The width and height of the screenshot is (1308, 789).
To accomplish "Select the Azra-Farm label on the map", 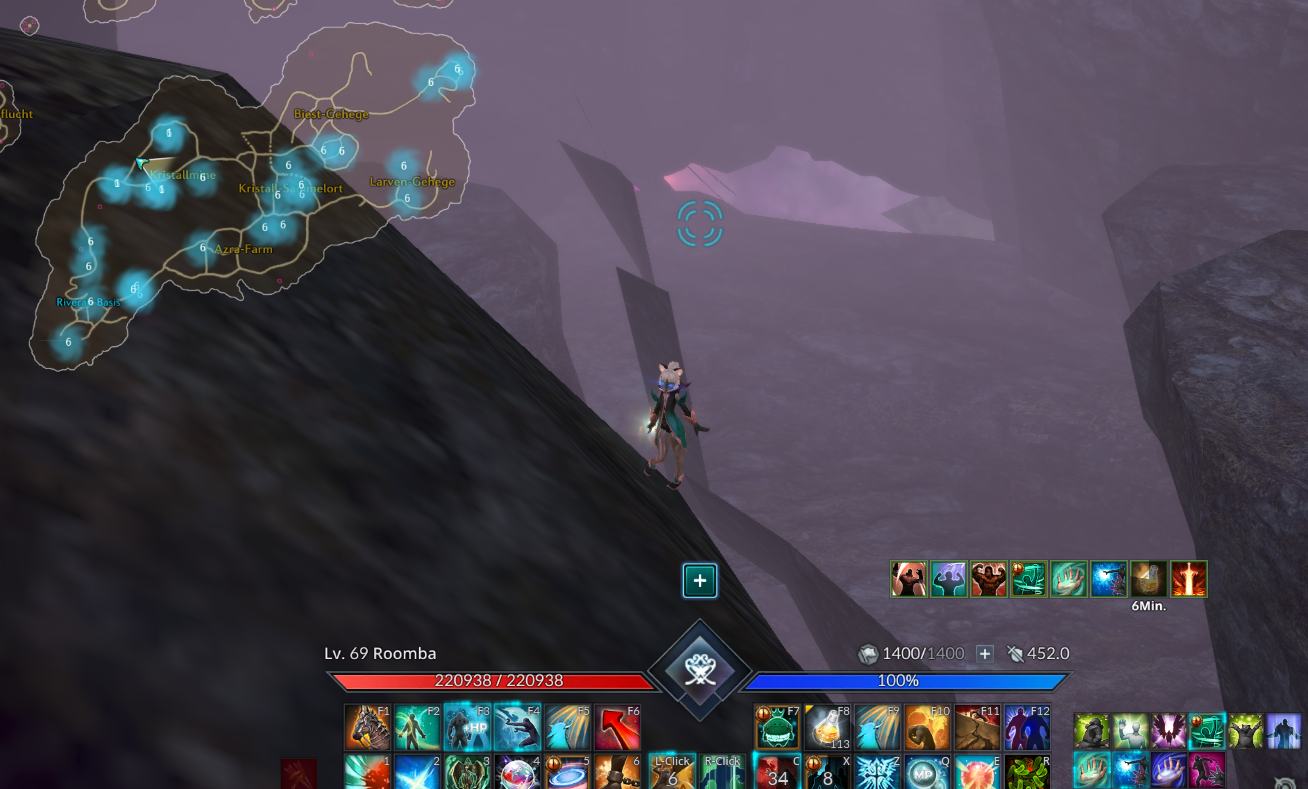I will [x=243, y=249].
